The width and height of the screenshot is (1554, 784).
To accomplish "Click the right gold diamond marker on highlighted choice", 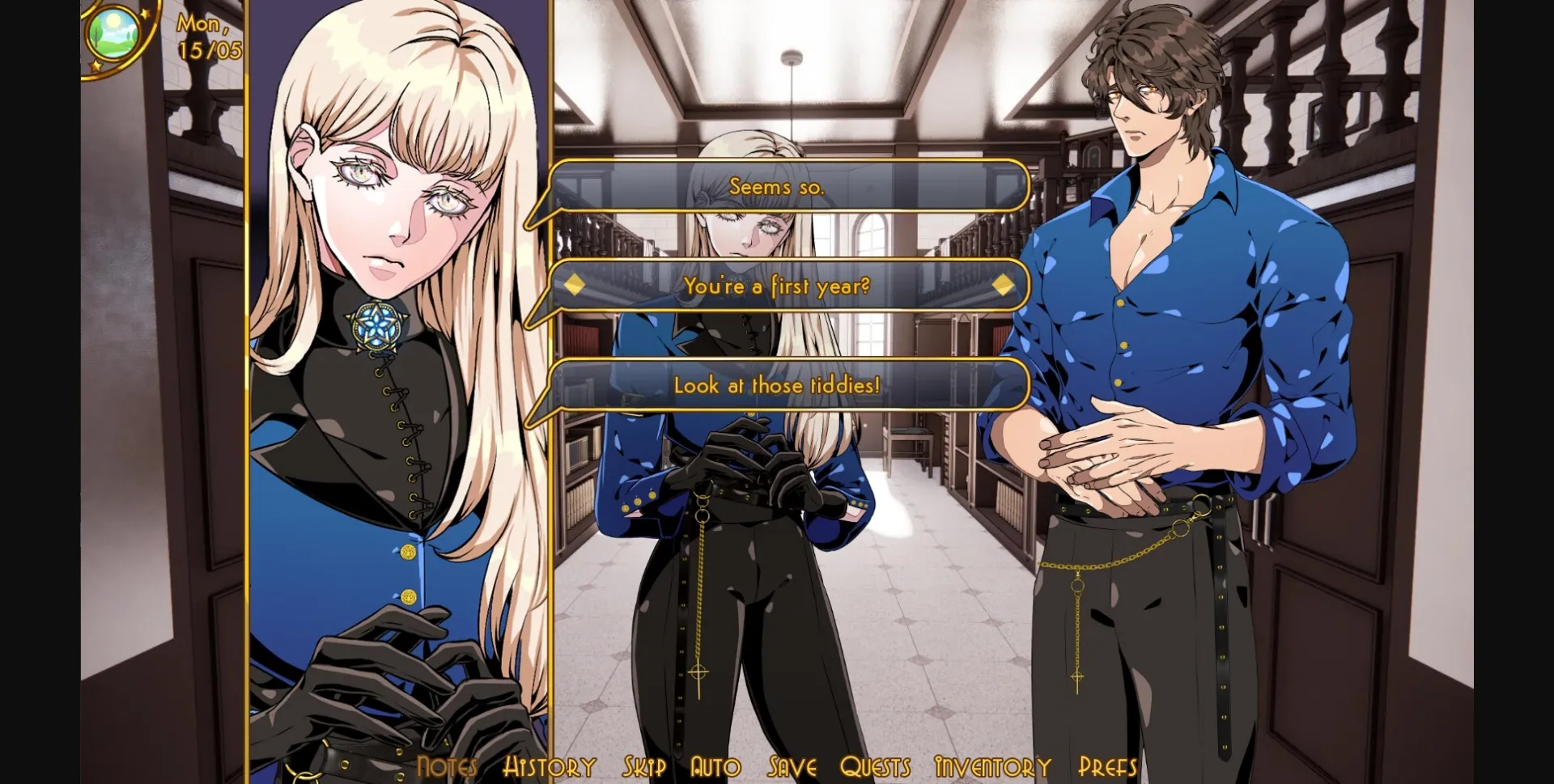I will pyautogui.click(x=1004, y=285).
